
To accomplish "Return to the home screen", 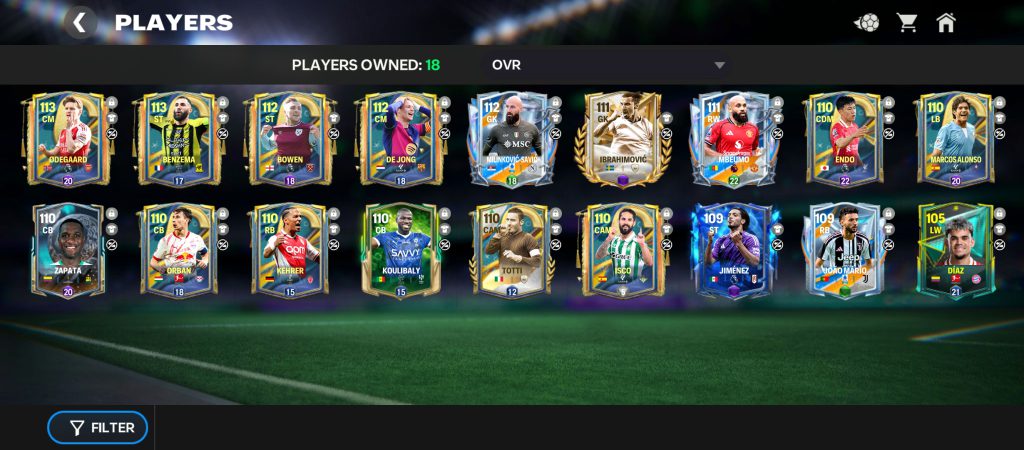I will (946, 22).
